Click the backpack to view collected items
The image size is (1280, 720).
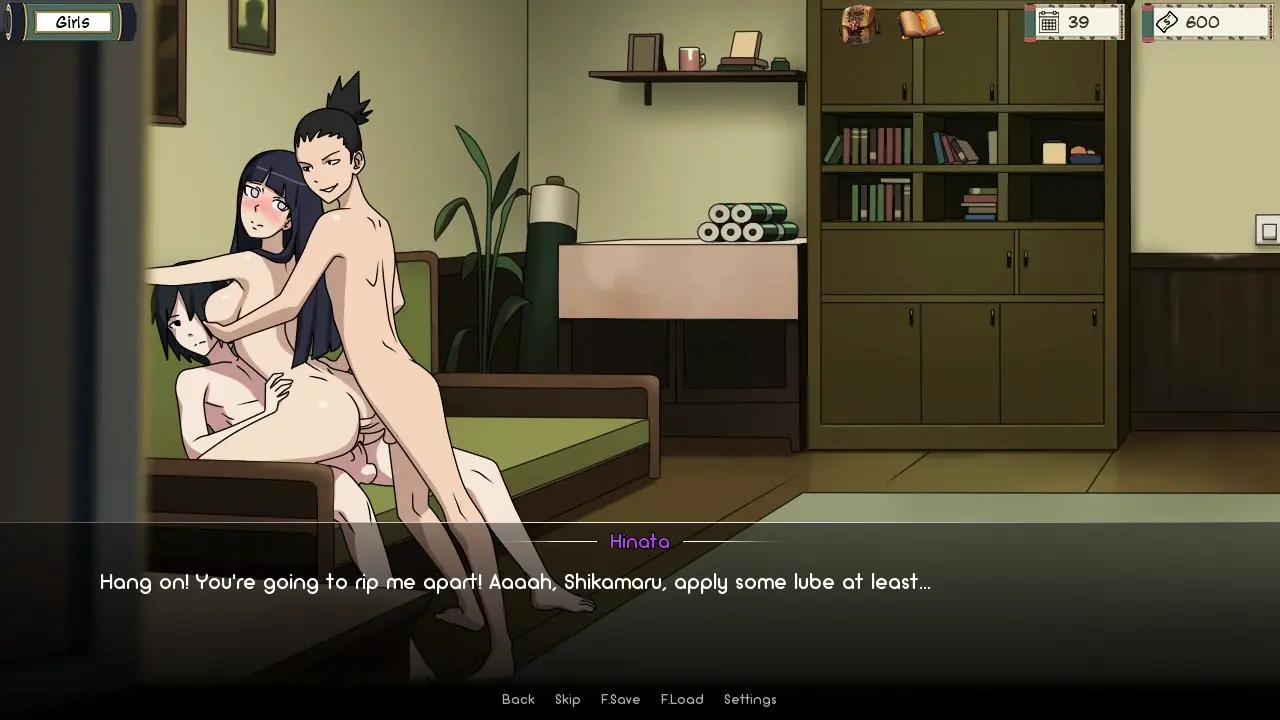pyautogui.click(x=858, y=25)
